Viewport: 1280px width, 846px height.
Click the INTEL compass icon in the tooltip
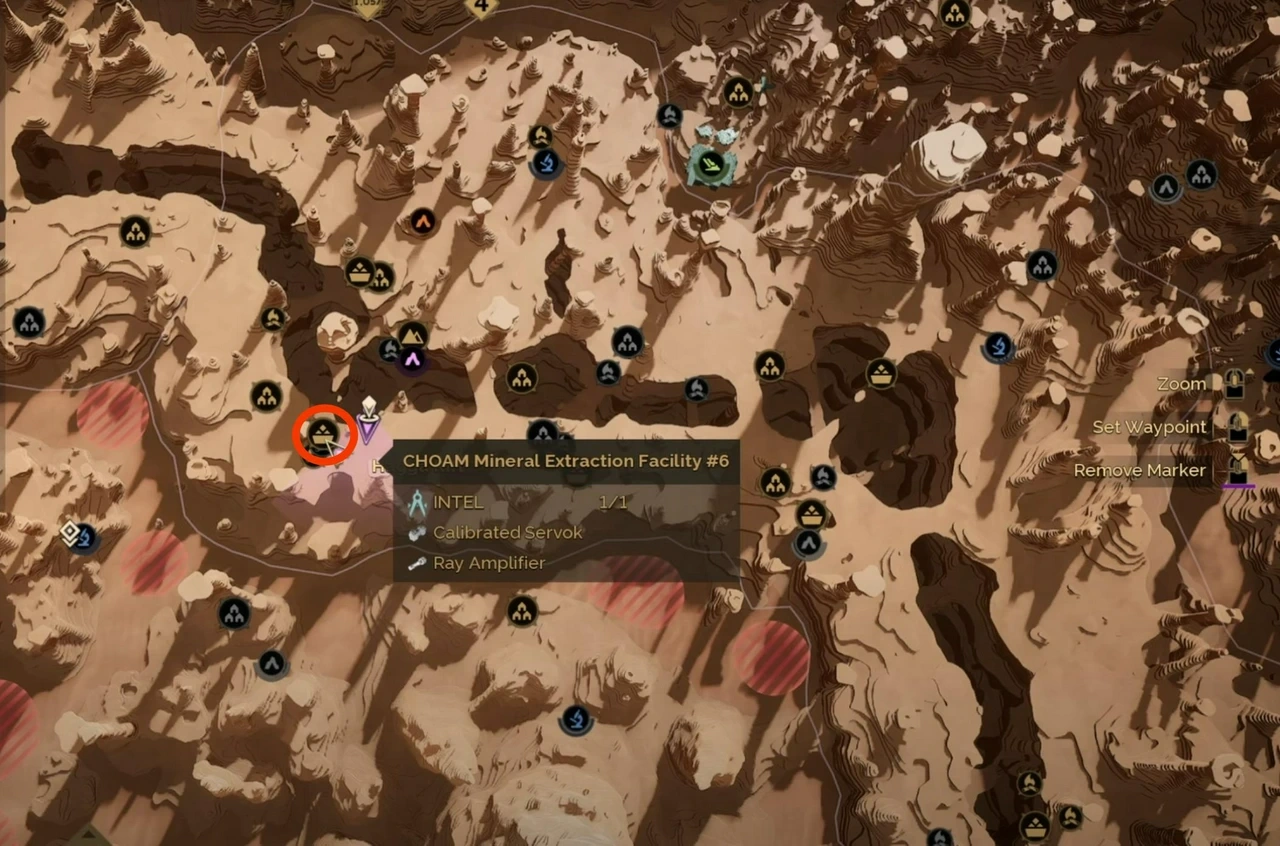[x=419, y=501]
